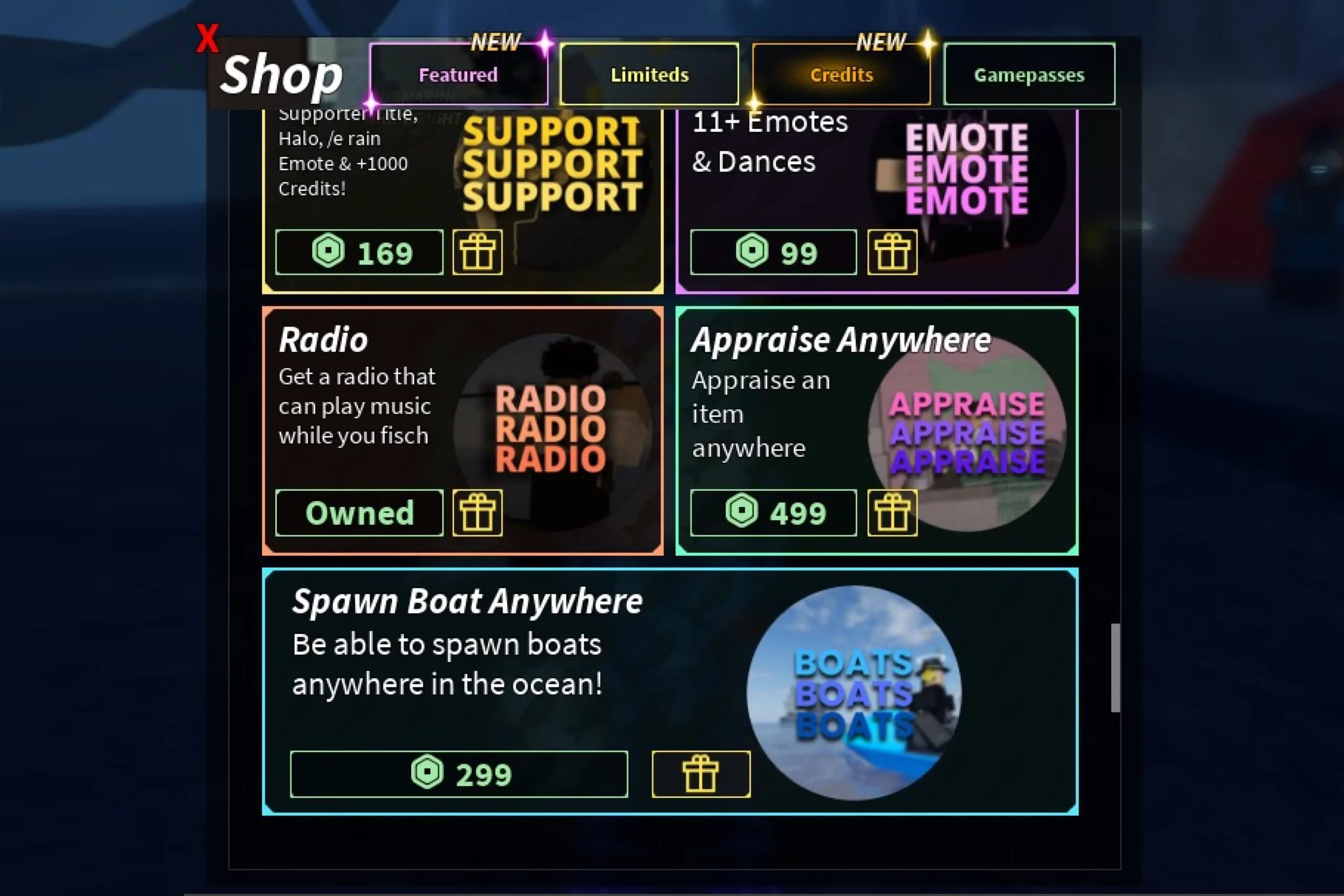Purchase the Emotes pack for 99 Robux
Image resolution: width=1344 pixels, height=896 pixels.
pos(774,252)
